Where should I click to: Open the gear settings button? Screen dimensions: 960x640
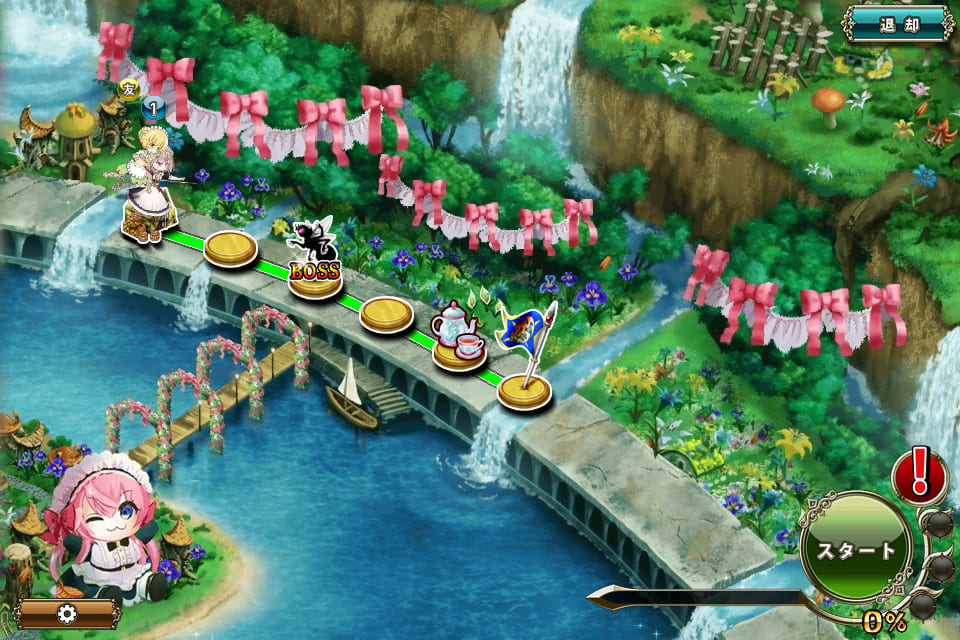(68, 613)
